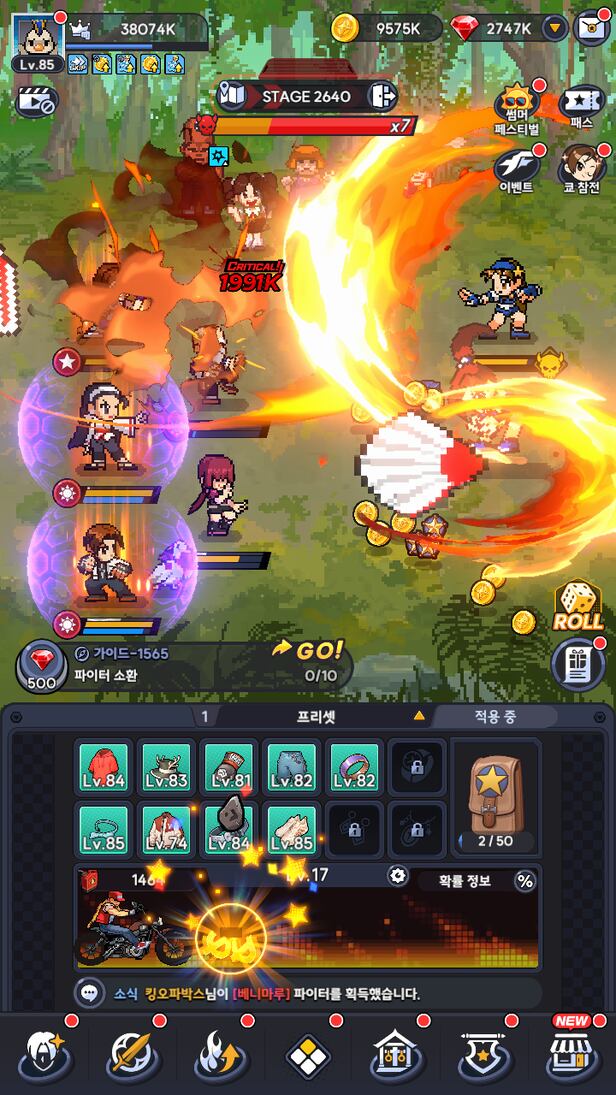Open the 쿄 참전 event
Viewport: 616px width, 1095px height.
tap(582, 168)
